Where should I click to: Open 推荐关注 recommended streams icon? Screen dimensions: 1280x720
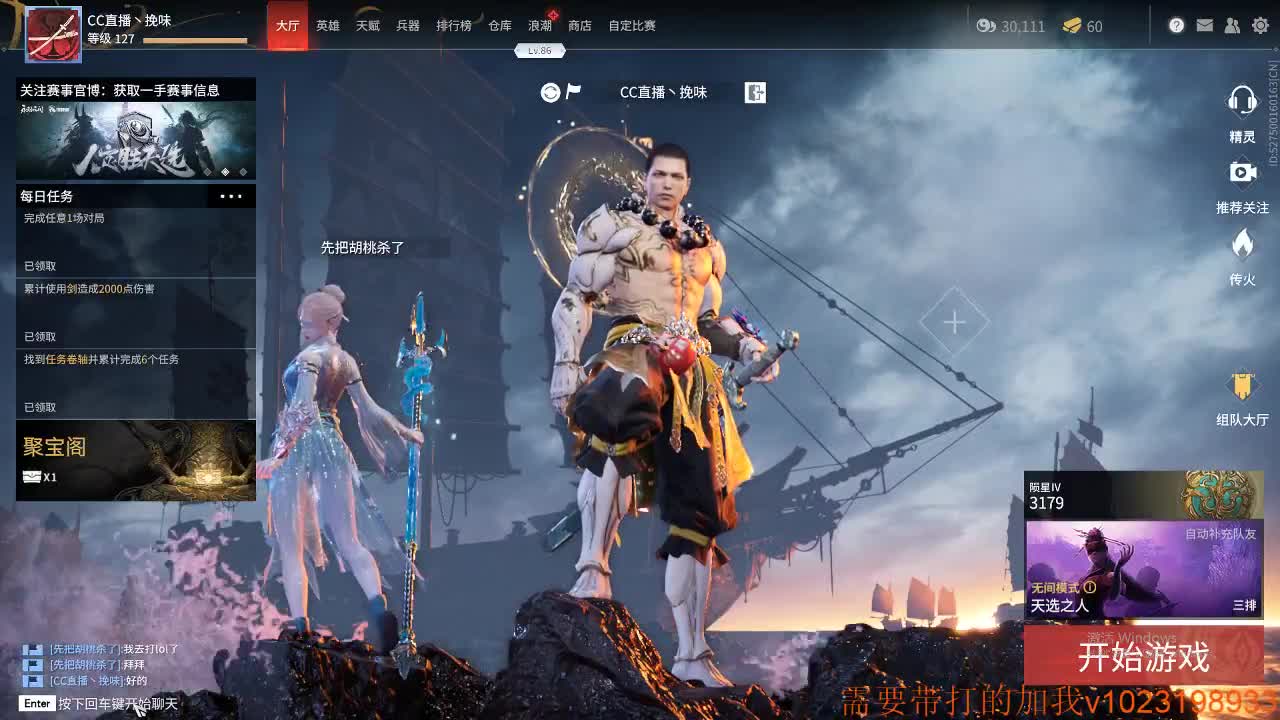click(1242, 174)
